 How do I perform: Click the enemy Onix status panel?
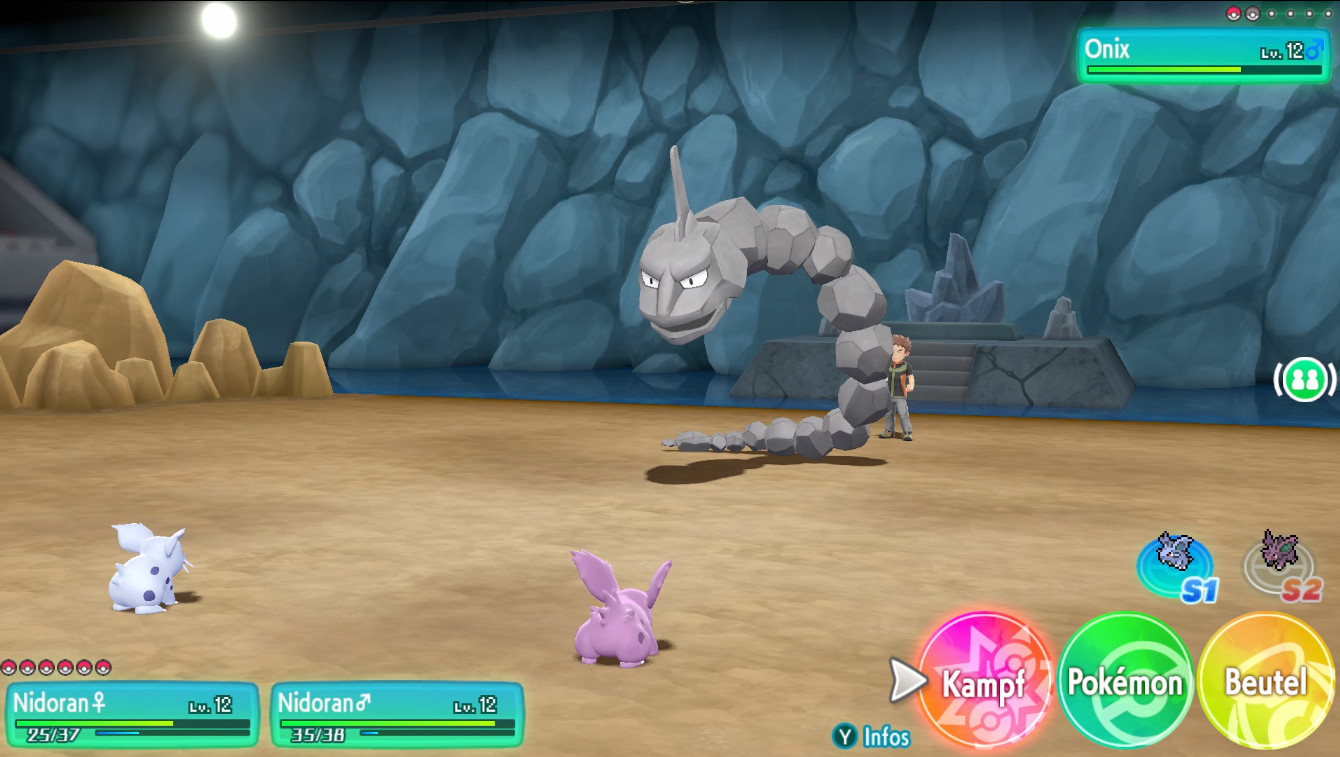[x=1203, y=55]
